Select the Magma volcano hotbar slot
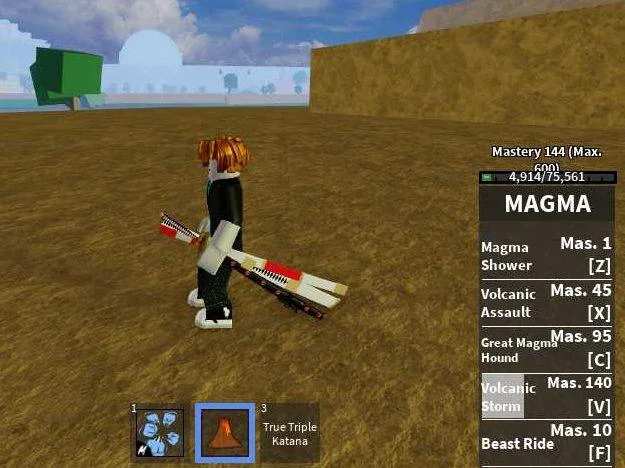Screen dimensions: 625x468 click(x=224, y=432)
